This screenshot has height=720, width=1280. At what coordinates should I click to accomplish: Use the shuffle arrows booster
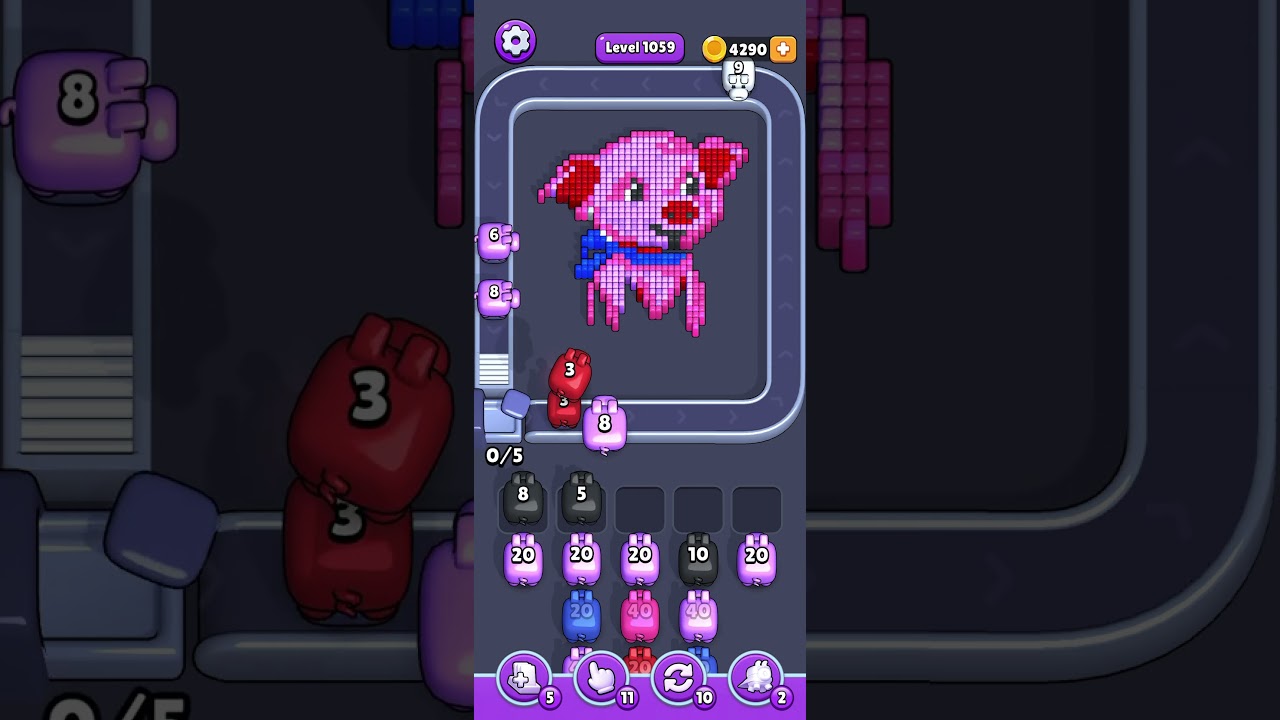(x=678, y=679)
